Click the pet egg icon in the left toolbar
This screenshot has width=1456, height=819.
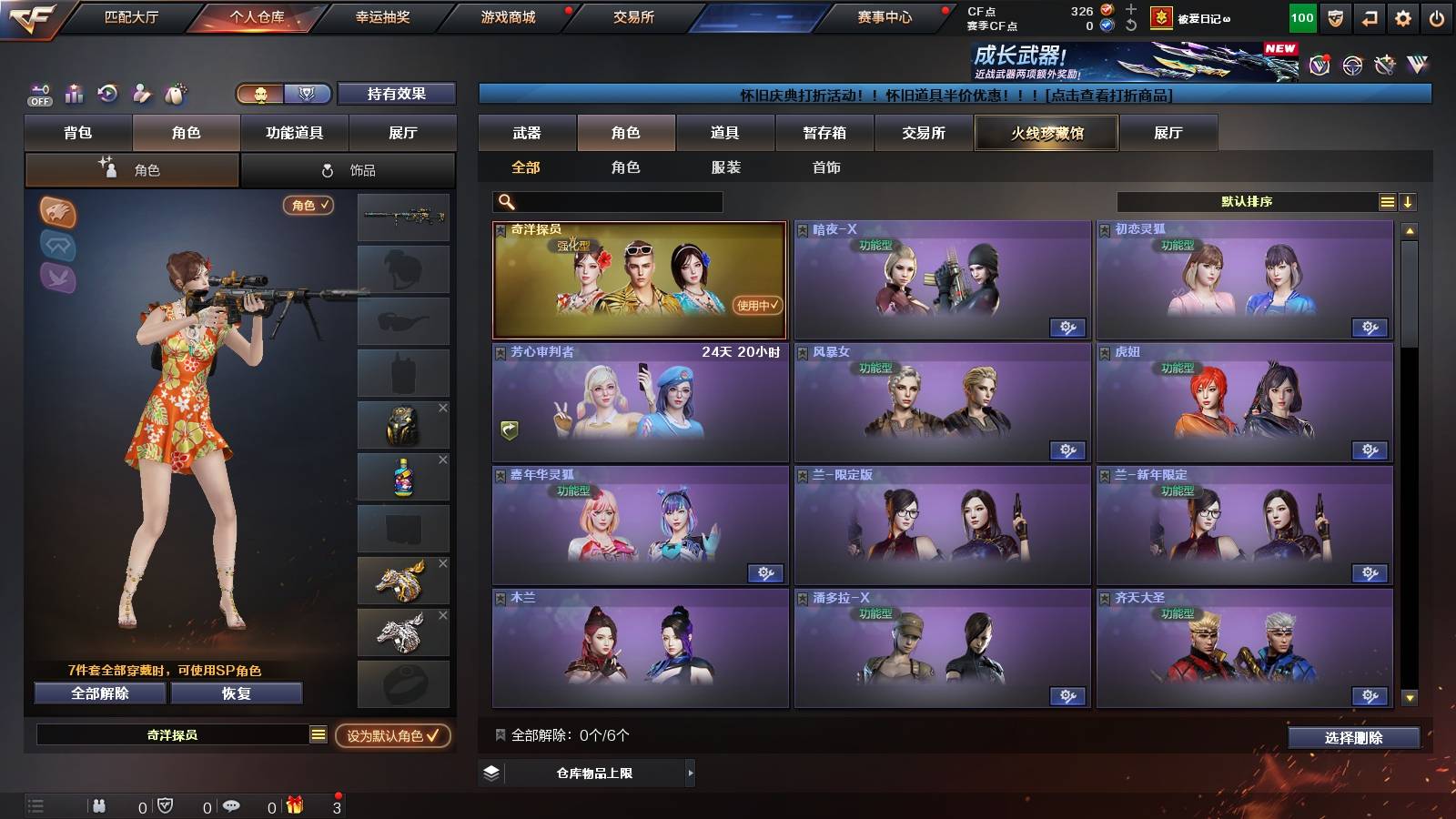pyautogui.click(x=175, y=94)
